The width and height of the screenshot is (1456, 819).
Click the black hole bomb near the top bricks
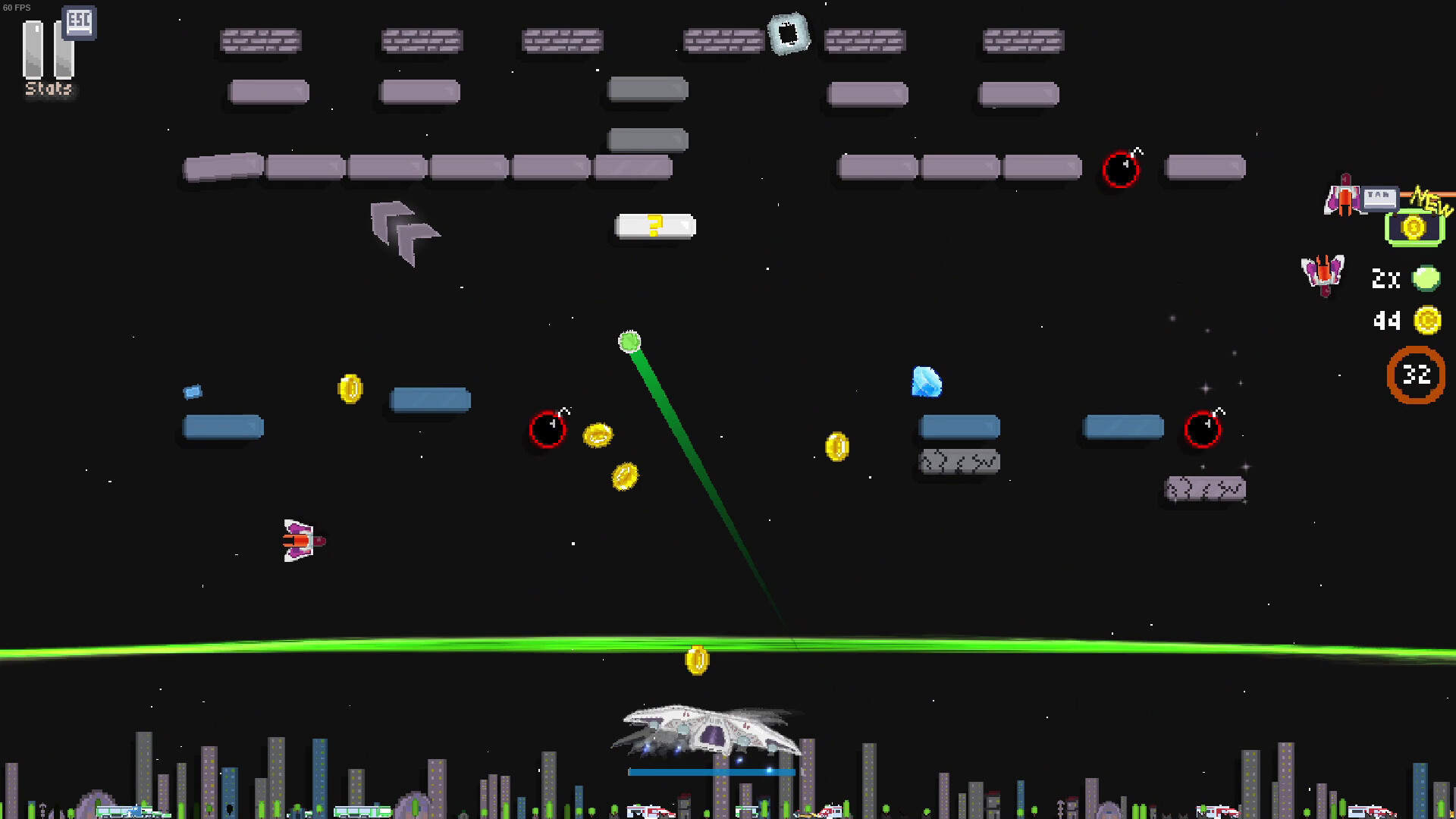[x=1121, y=170]
